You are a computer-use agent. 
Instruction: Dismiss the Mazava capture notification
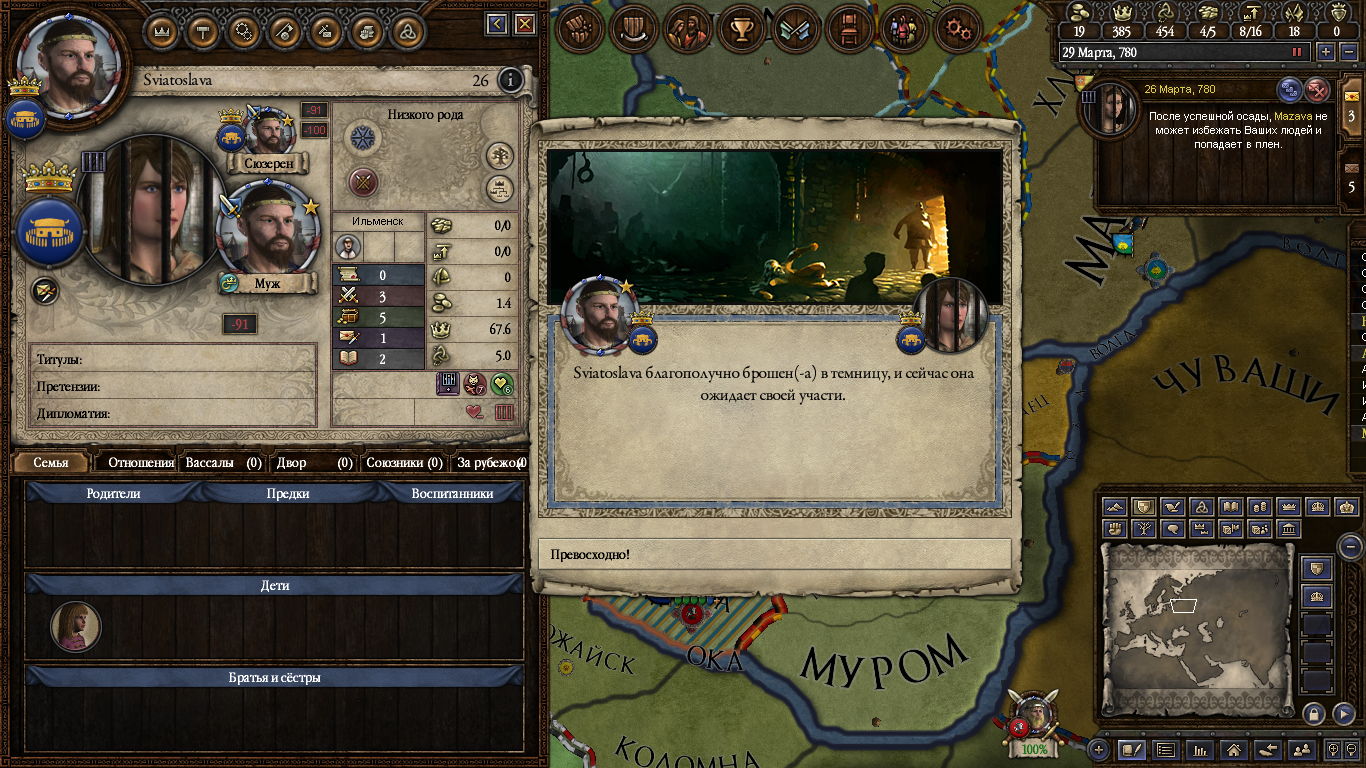click(1319, 90)
